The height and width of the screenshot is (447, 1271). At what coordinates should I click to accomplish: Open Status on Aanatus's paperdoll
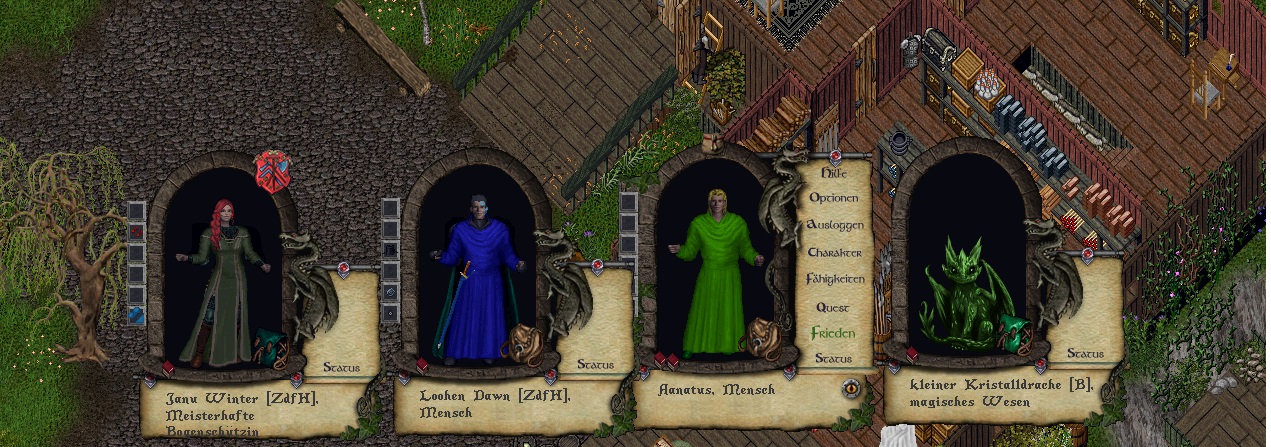point(833,358)
